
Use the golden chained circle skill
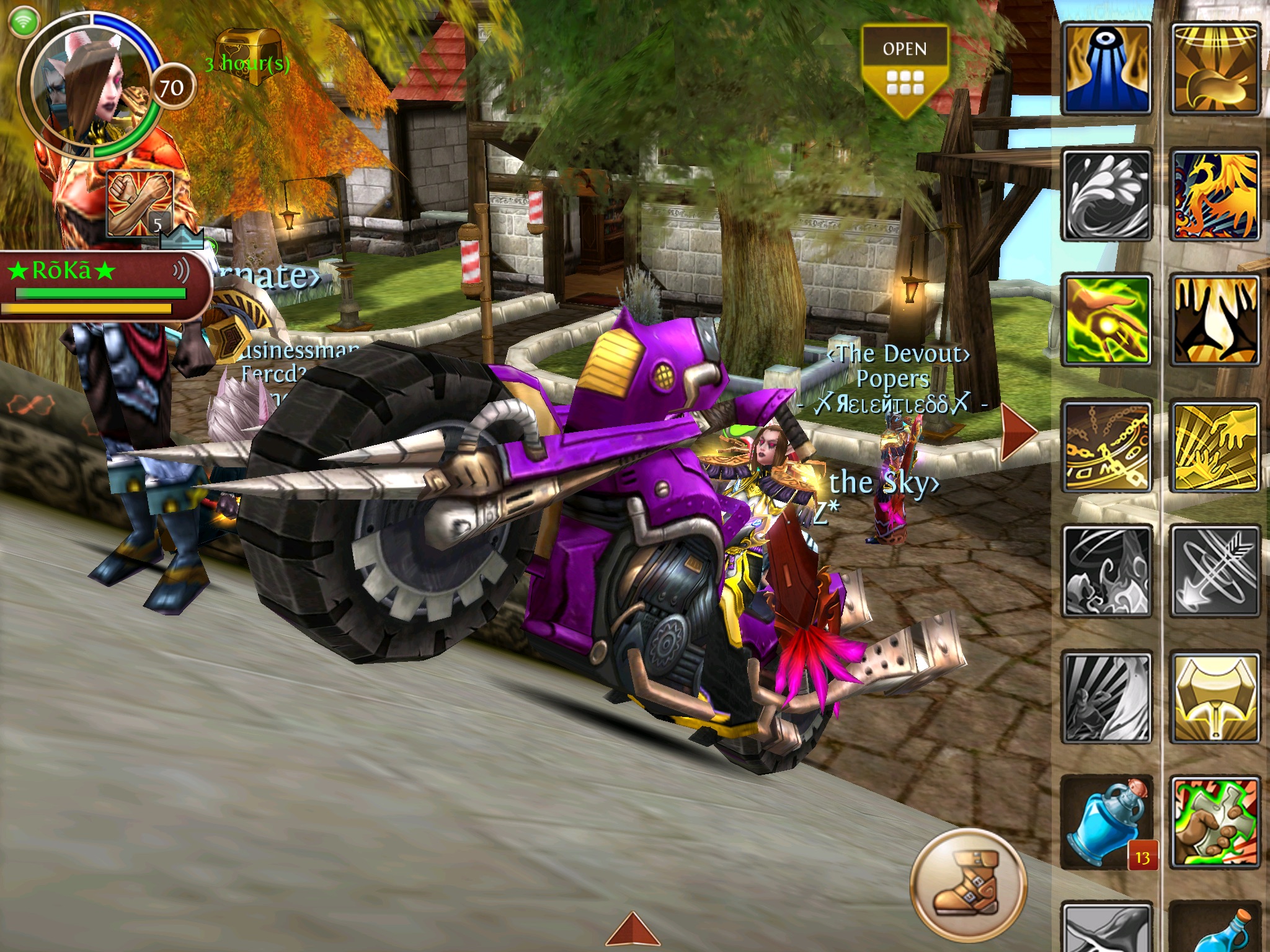click(x=1107, y=446)
